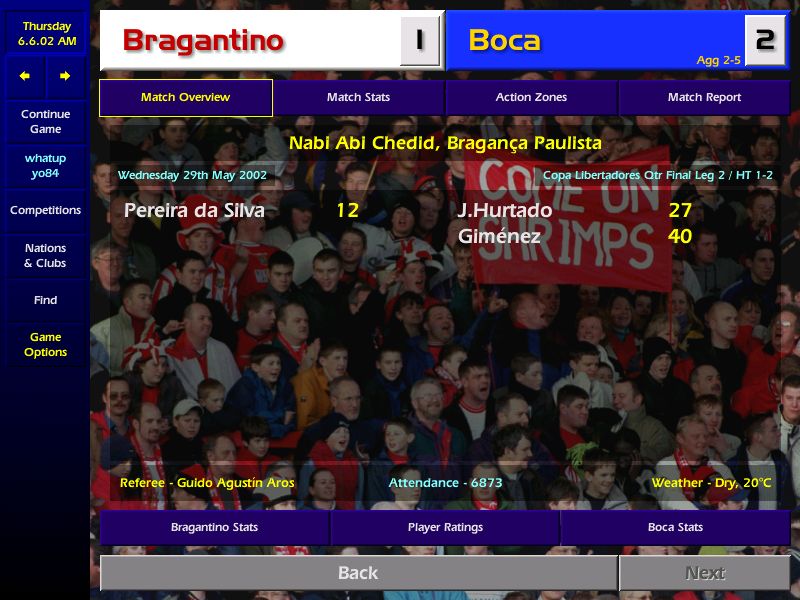800x600 pixels.
Task: Show Player Ratings
Action: click(x=445, y=527)
